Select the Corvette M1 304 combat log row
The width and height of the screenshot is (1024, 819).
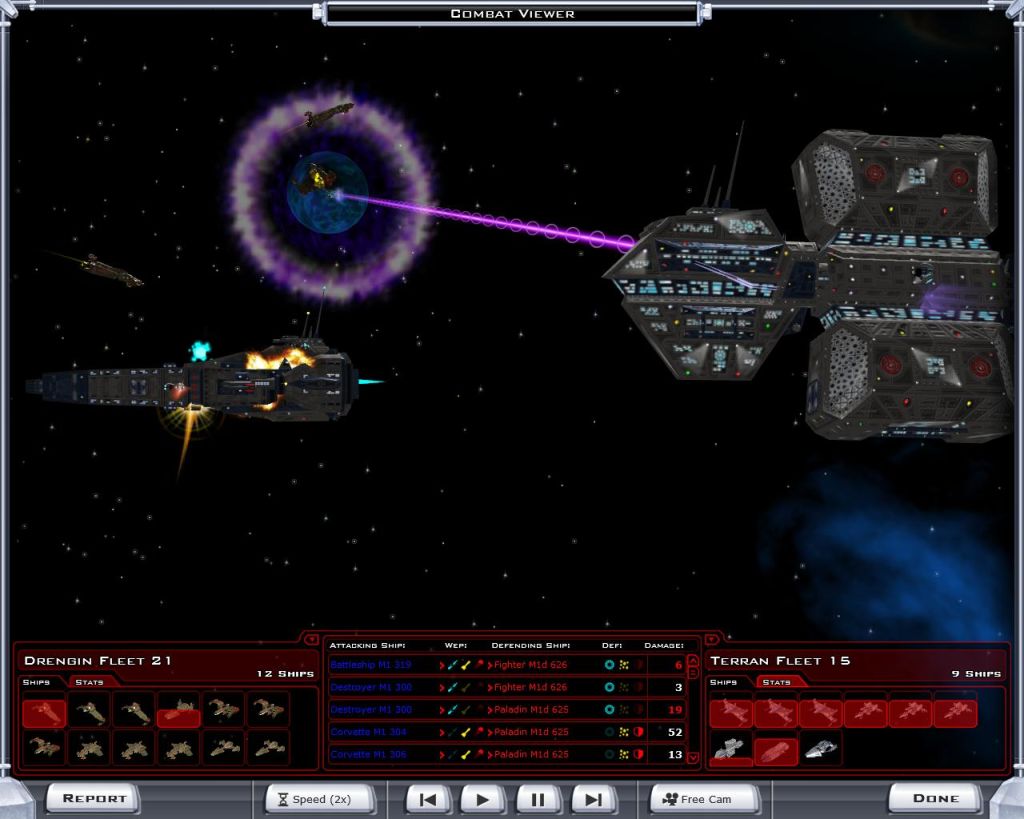(x=370, y=732)
